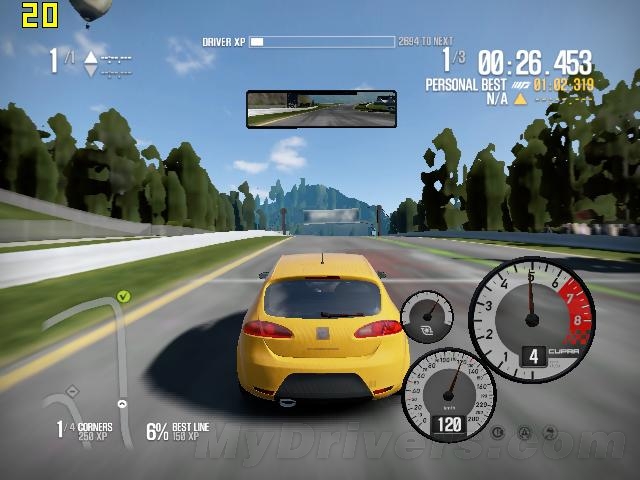Select the Corners objective tracker
The height and width of the screenshot is (480, 640).
(84, 431)
